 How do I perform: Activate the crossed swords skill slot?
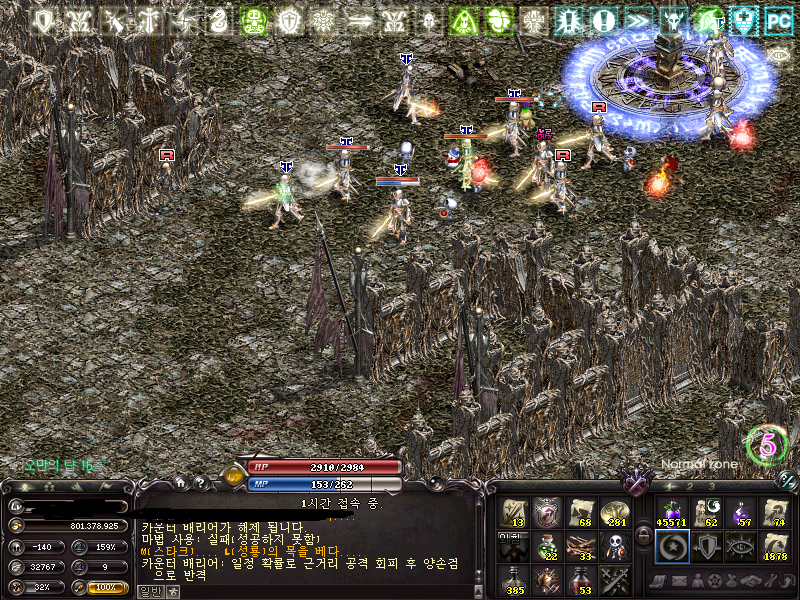pyautogui.click(x=615, y=579)
